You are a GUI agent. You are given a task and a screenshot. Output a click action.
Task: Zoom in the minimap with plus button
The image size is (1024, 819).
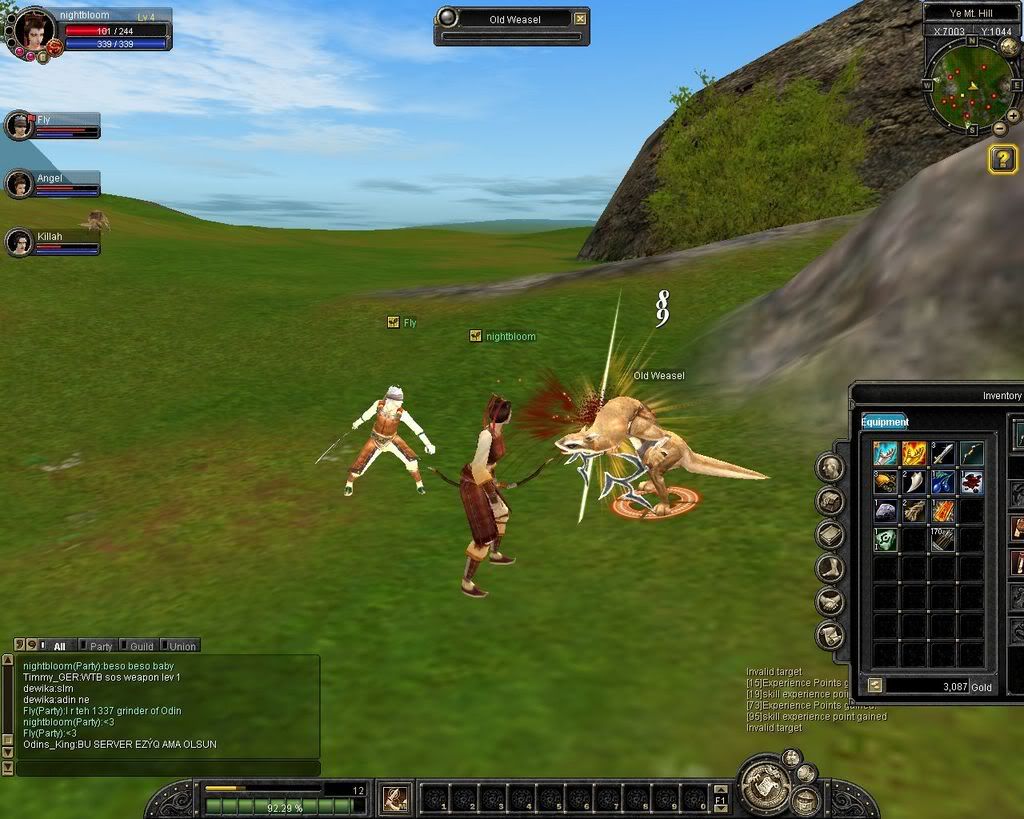point(1013,116)
